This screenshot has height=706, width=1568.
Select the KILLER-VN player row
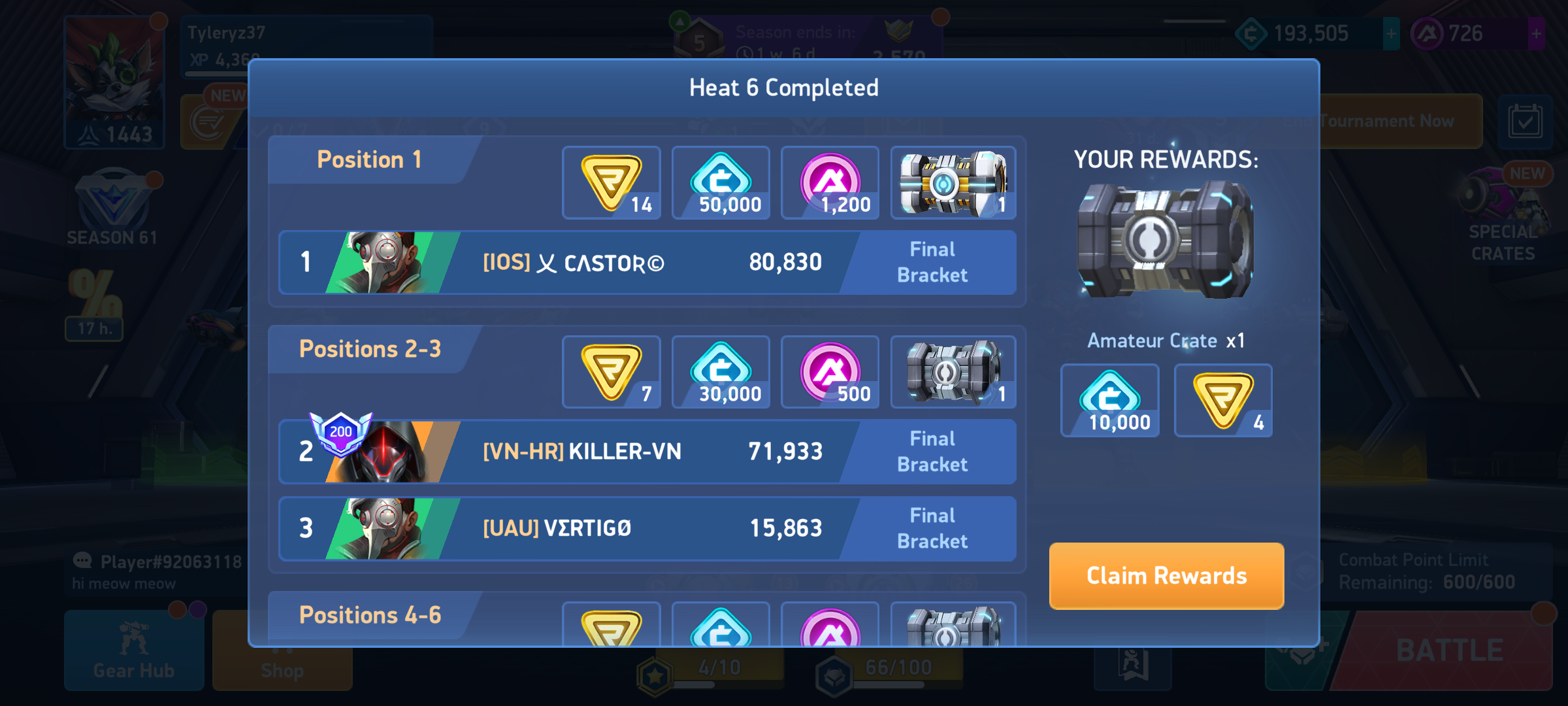(647, 452)
